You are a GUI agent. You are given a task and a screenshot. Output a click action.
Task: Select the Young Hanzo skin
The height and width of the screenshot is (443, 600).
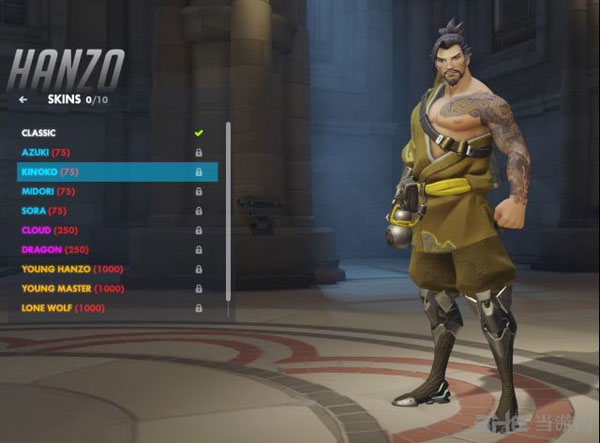click(72, 269)
